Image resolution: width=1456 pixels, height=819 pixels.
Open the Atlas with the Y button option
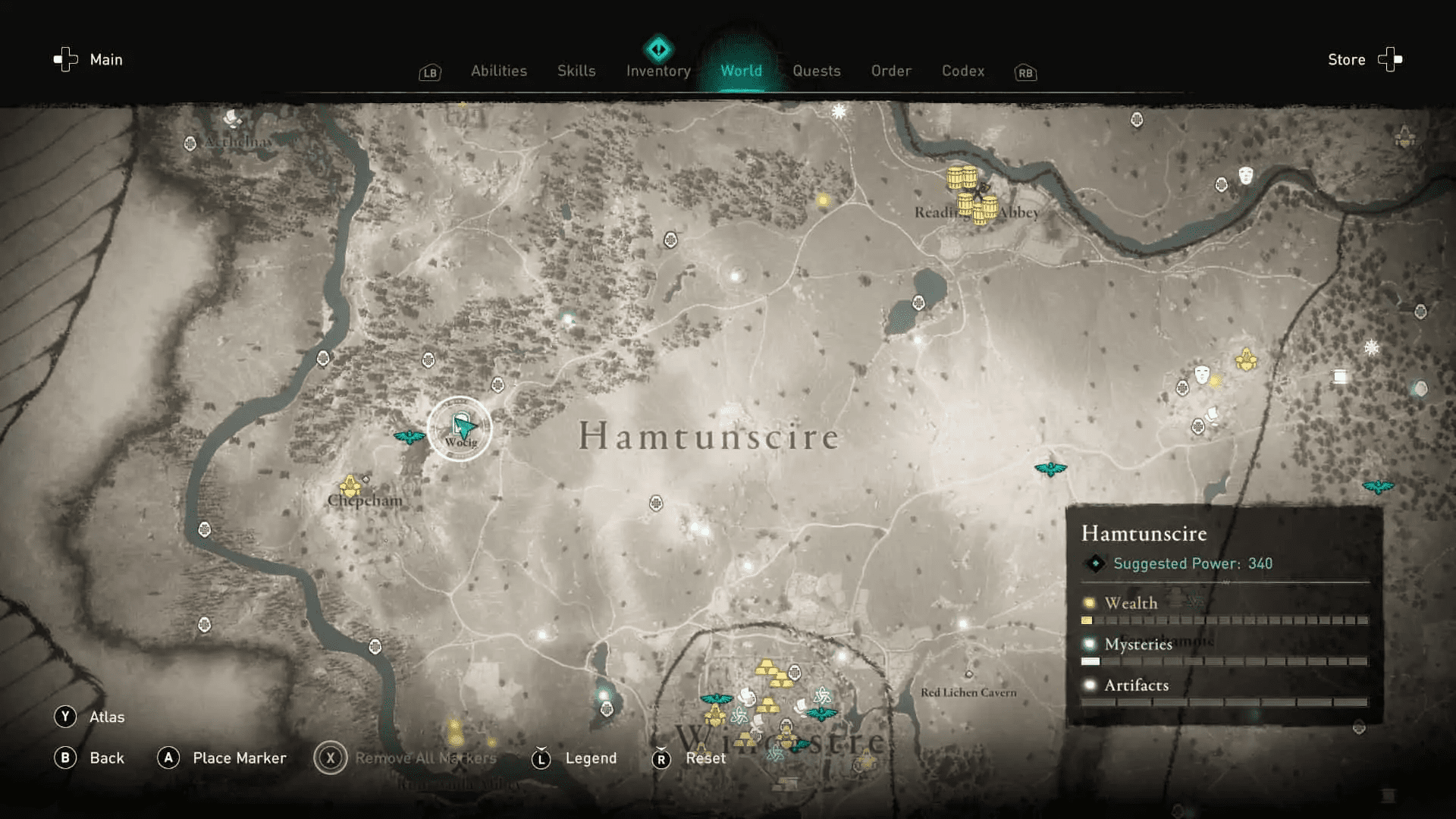89,716
